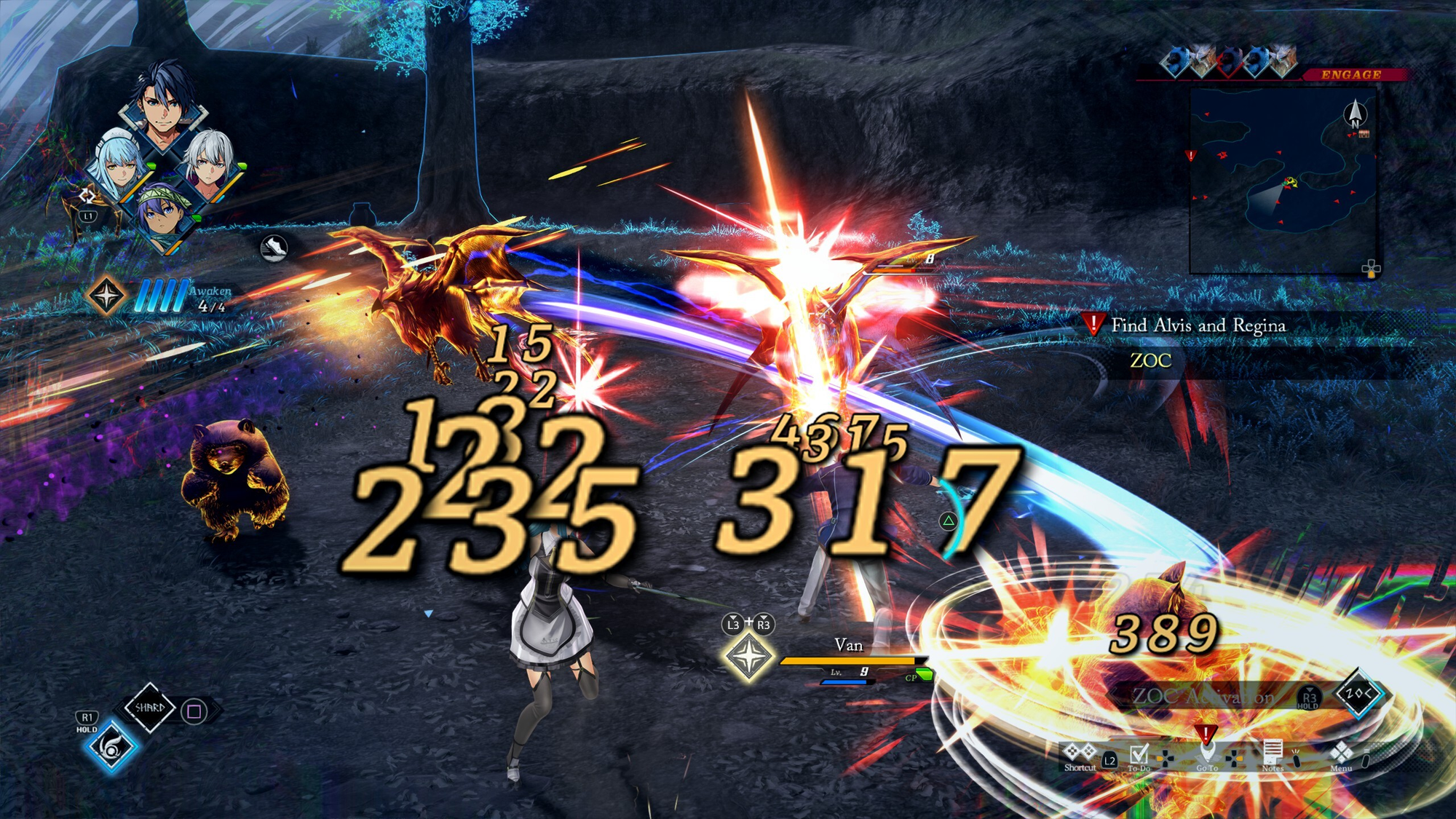Click the Van character name plate
The height and width of the screenshot is (819, 1456).
[848, 646]
